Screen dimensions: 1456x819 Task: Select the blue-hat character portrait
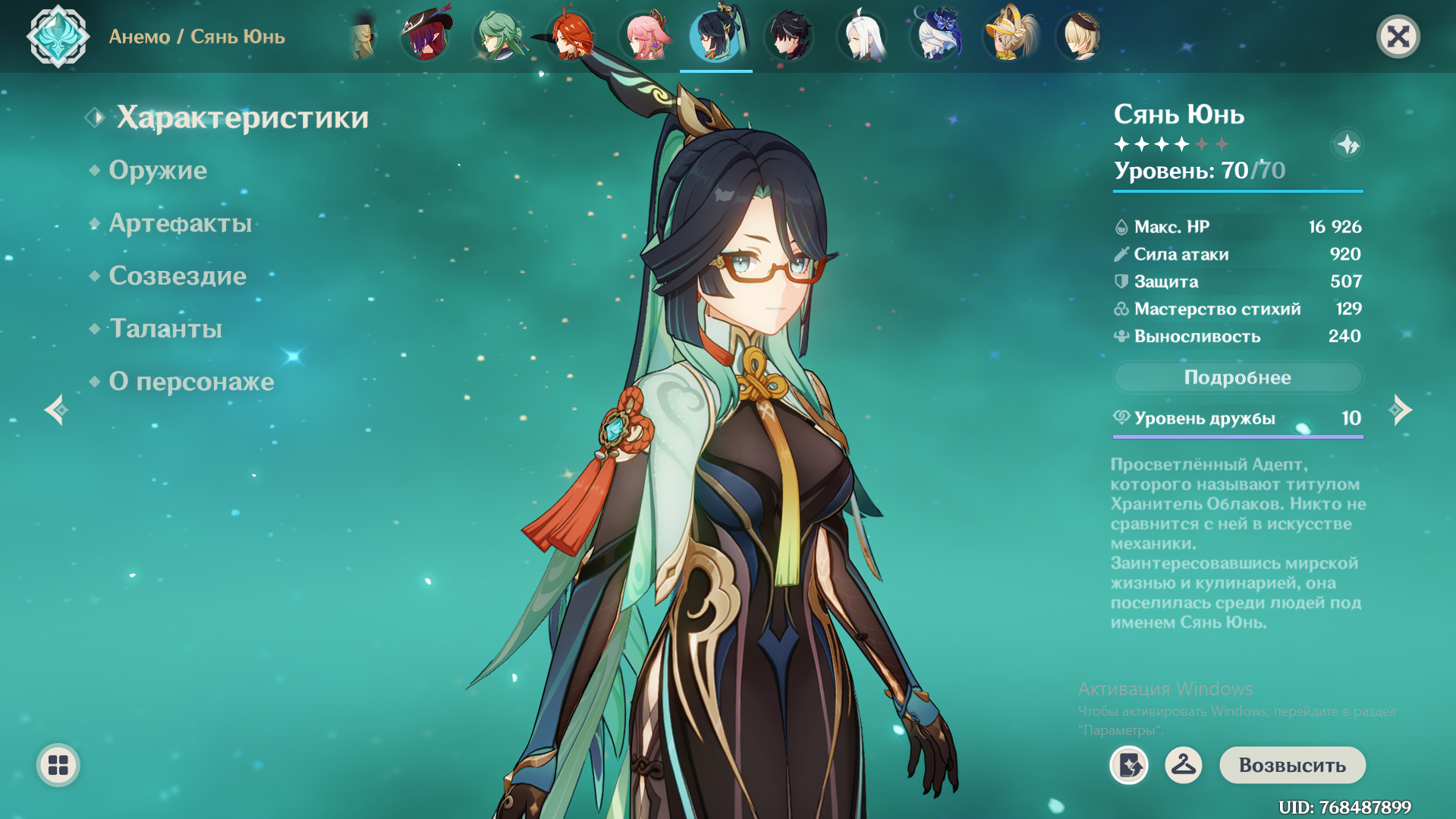[936, 36]
